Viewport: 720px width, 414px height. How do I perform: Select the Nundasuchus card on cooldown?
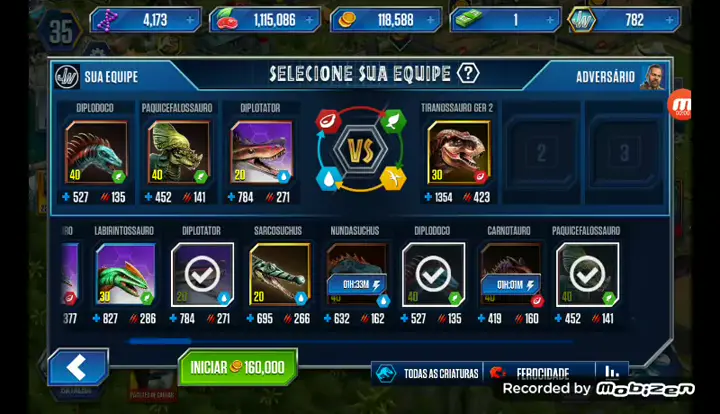(x=356, y=272)
